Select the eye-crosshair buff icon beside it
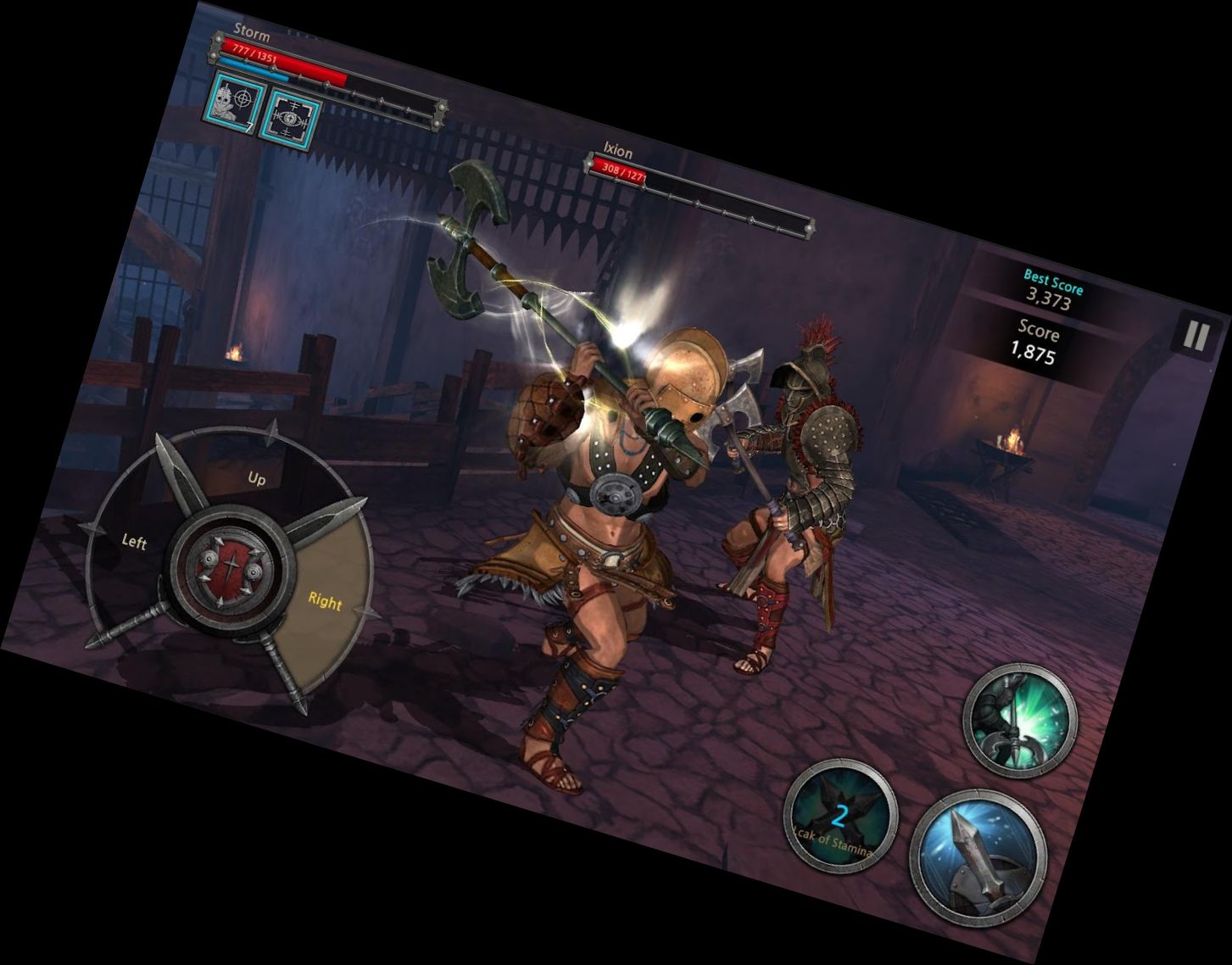The image size is (1232, 965). (x=292, y=119)
